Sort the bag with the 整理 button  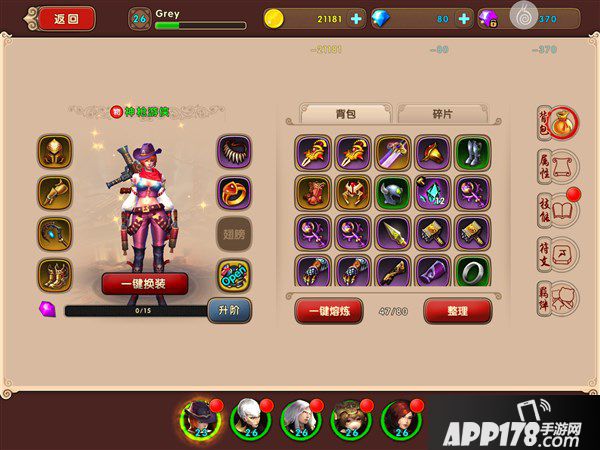pos(457,311)
